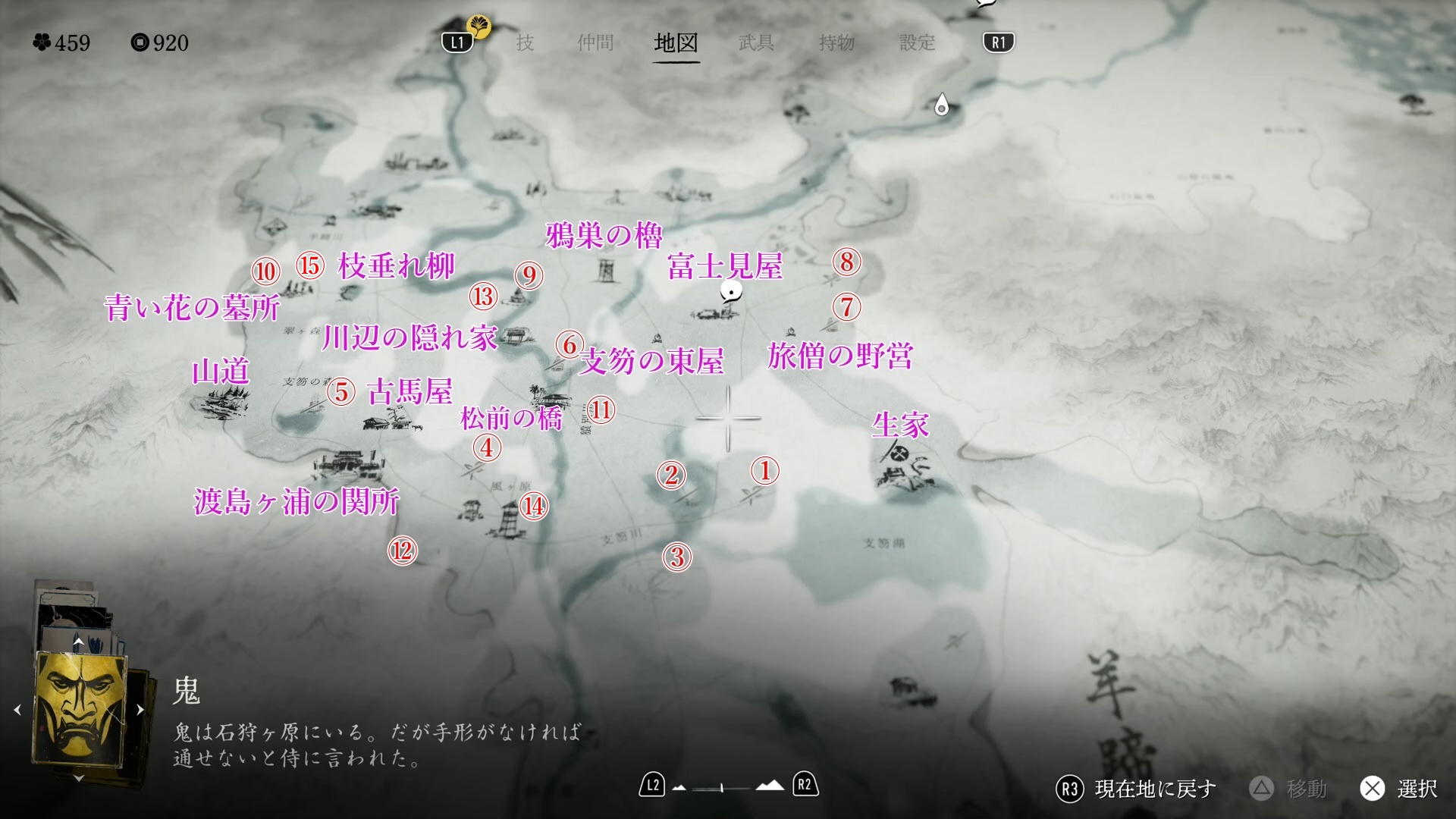This screenshot has height=819, width=1456.
Task: Select the 鴉巣の櫓 tower icon
Action: [606, 271]
